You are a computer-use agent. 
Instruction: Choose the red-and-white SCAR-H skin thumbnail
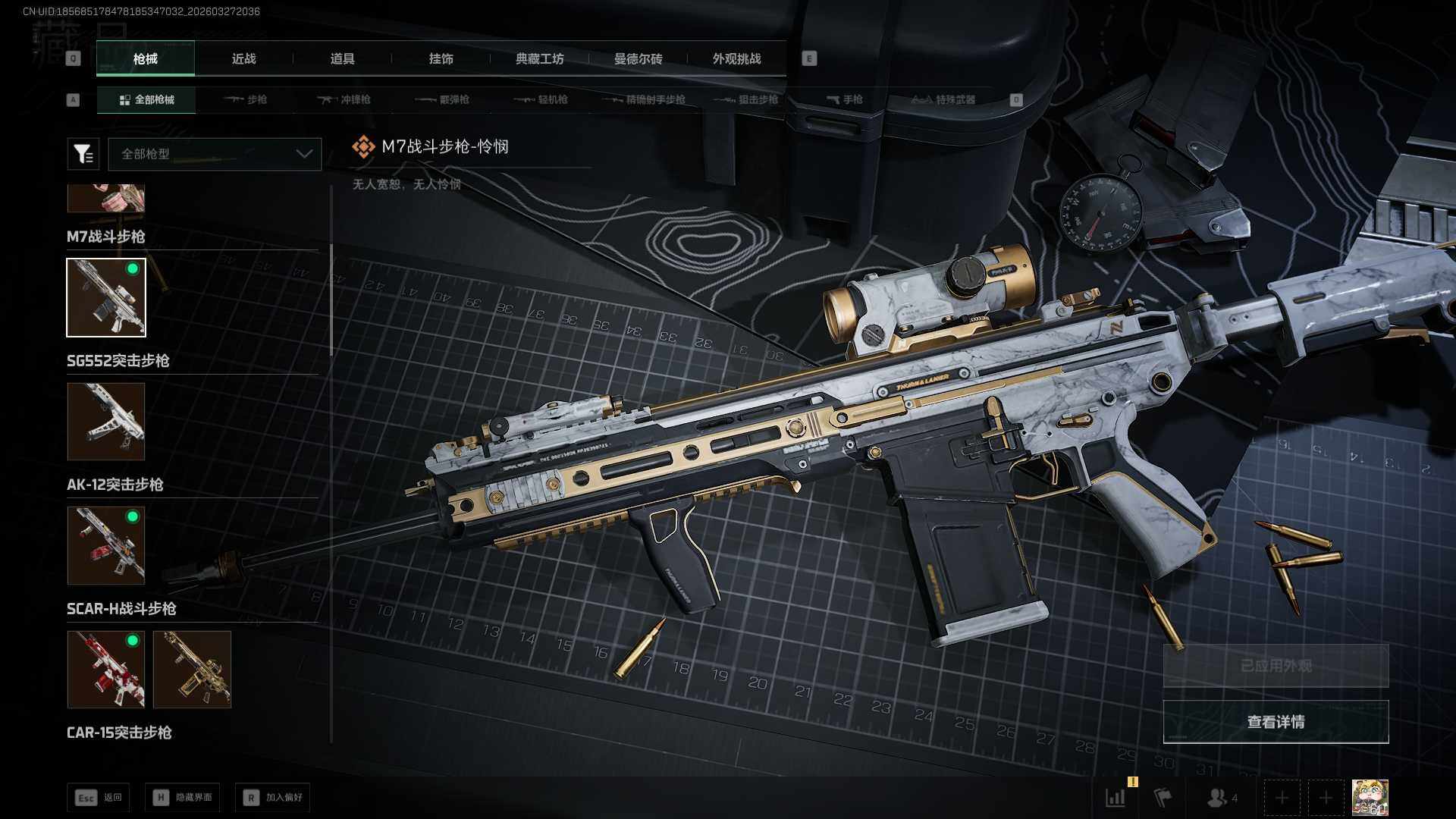coord(106,670)
